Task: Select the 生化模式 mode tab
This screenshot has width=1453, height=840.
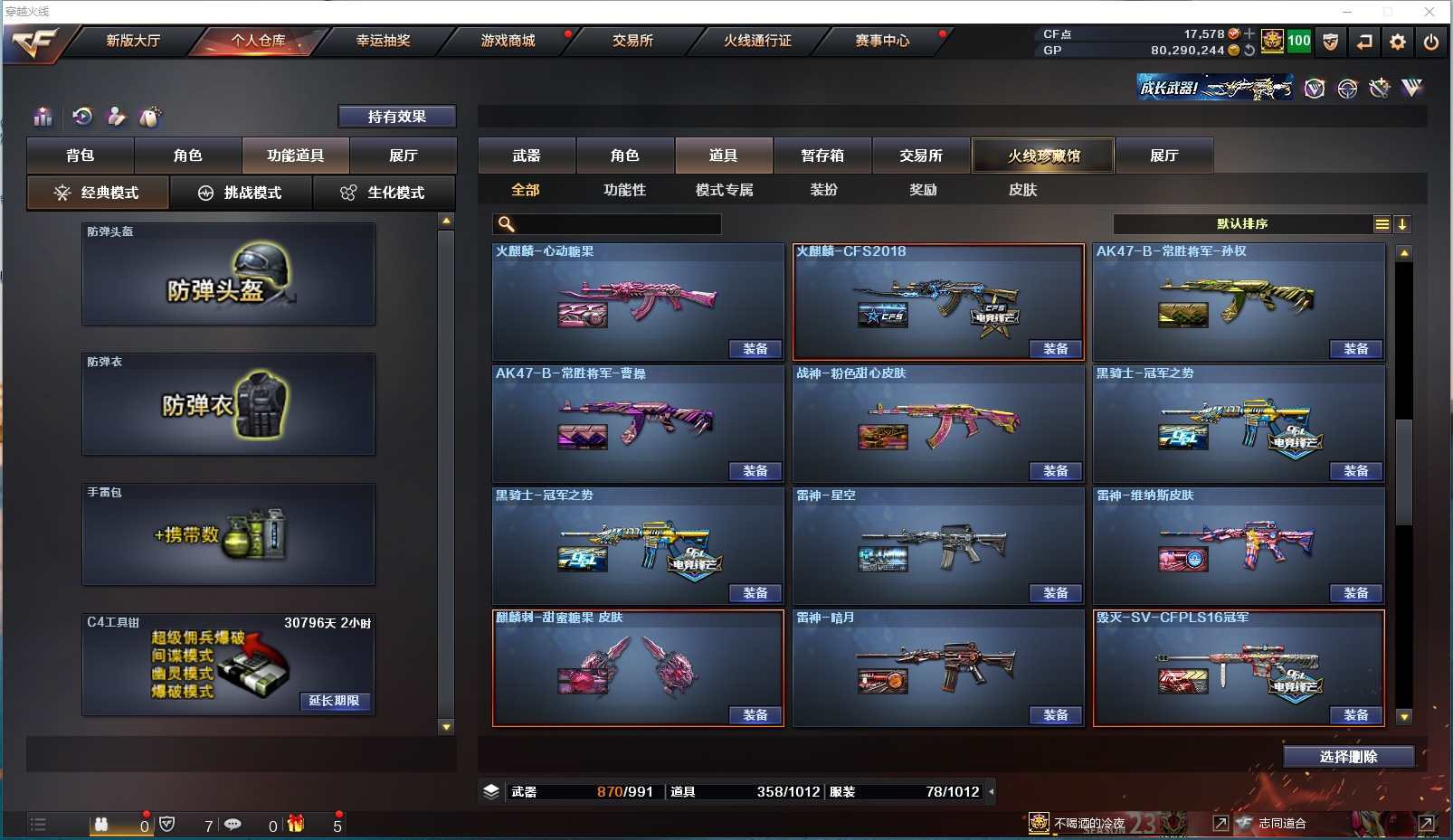Action: click(x=384, y=193)
